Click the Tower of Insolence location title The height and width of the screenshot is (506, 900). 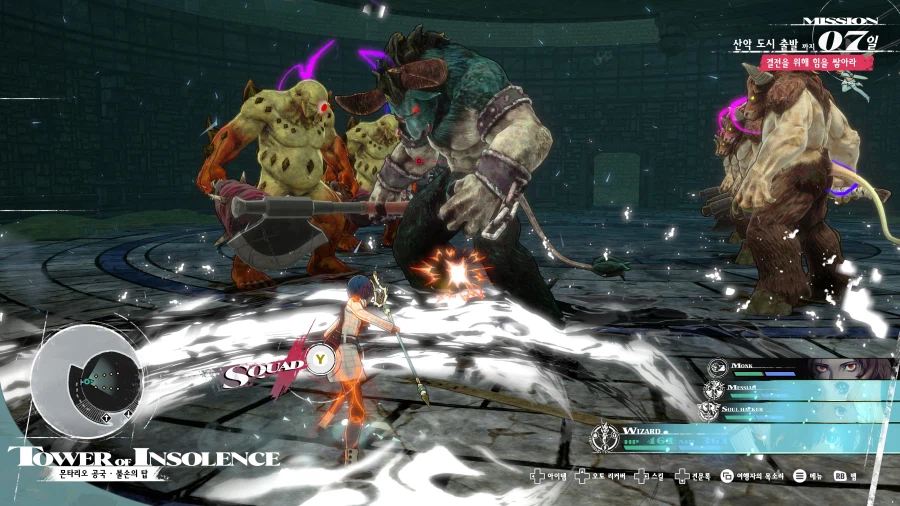coord(144,458)
